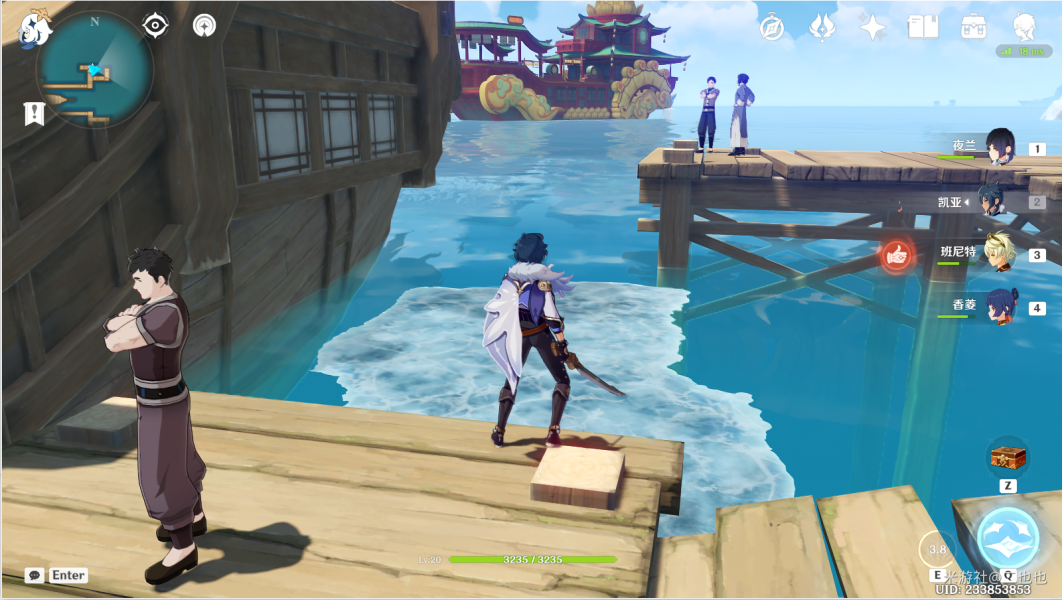Click the red thumbs-up icon
1062x600 pixels.
coord(897,256)
